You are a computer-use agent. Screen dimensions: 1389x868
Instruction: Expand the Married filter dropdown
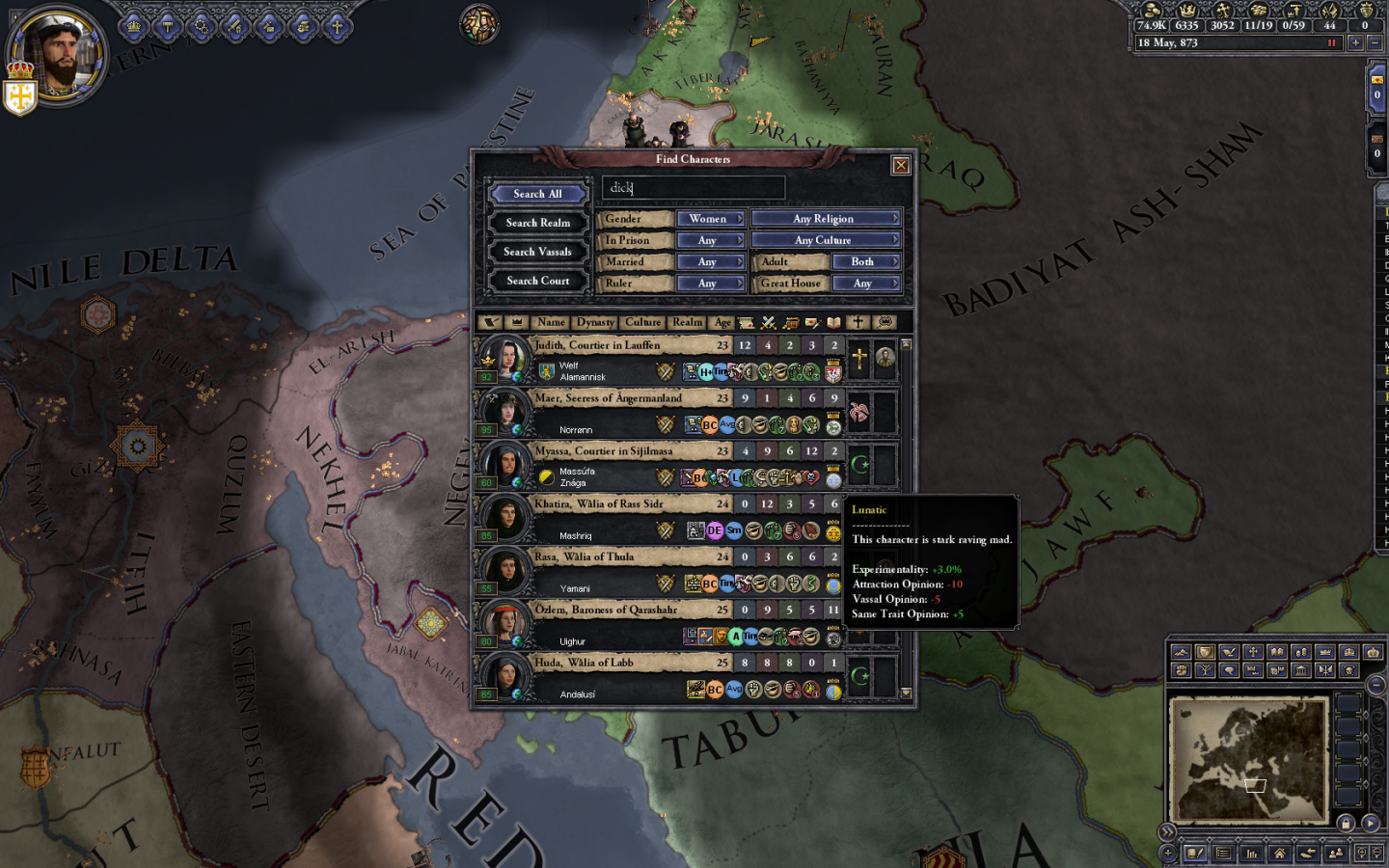[x=711, y=261]
